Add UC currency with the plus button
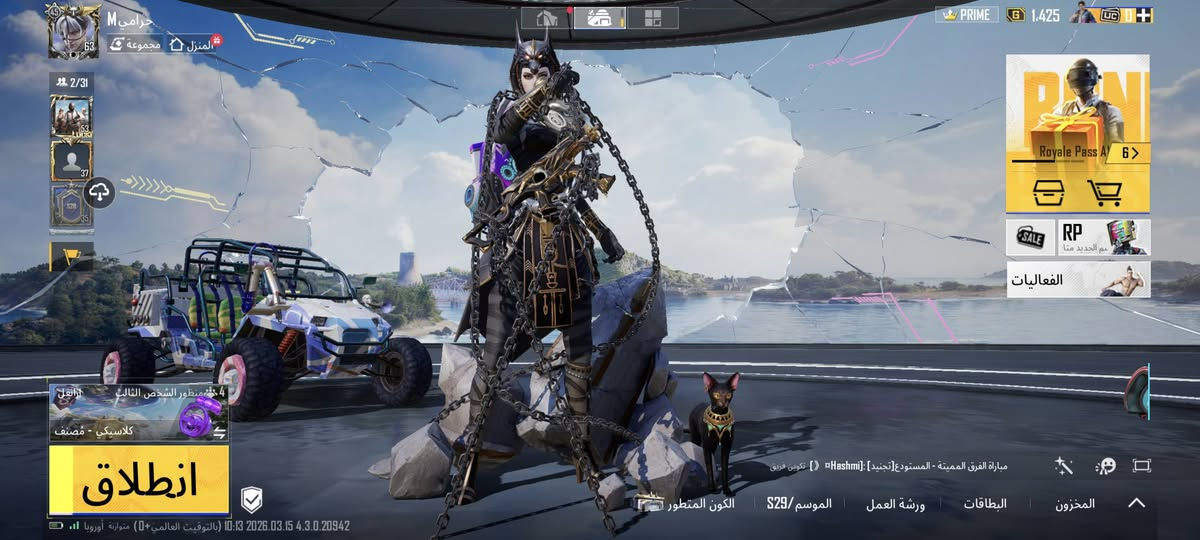This screenshot has height=540, width=1200. point(1143,15)
